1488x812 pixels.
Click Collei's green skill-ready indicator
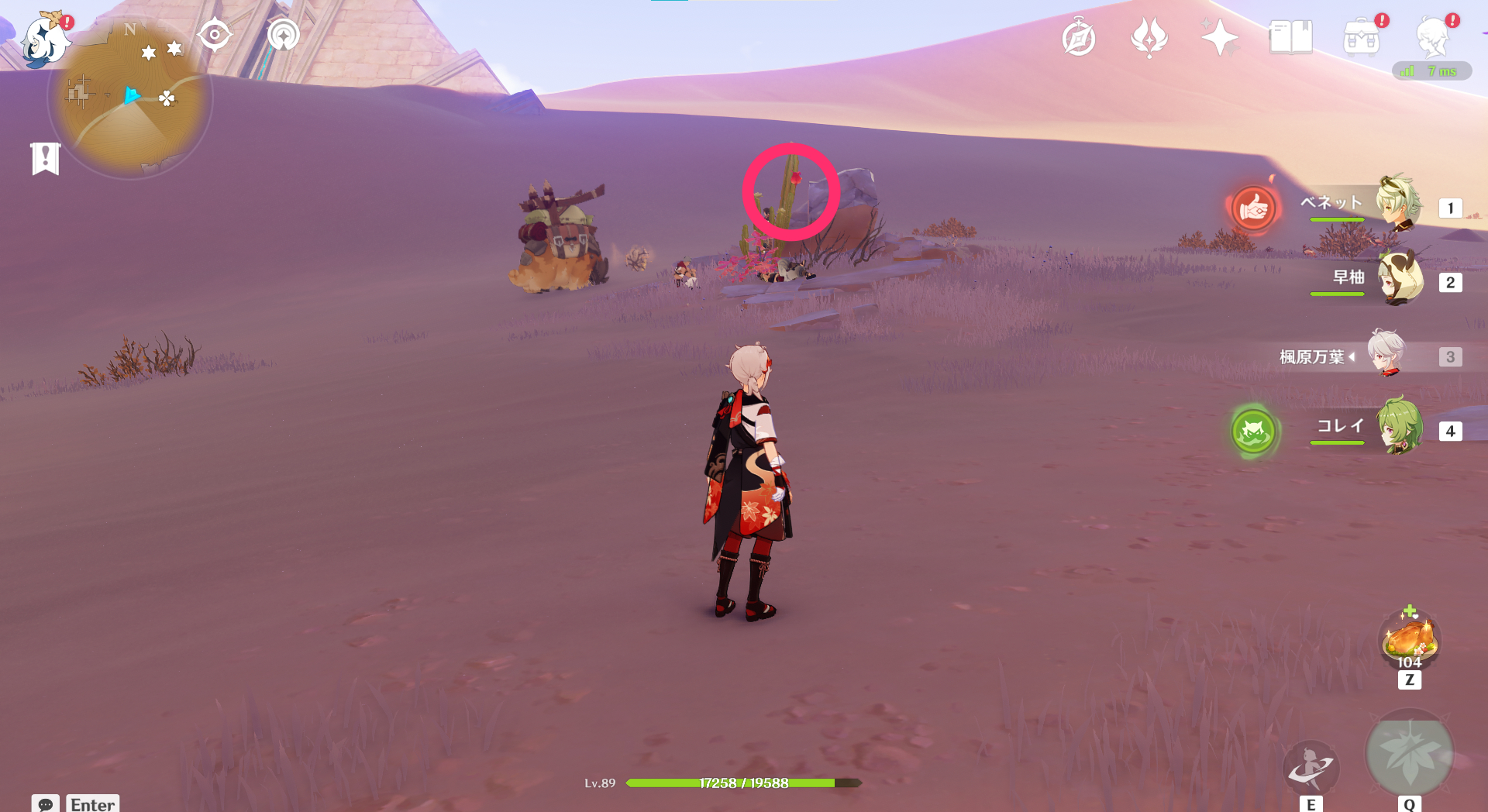pyautogui.click(x=1255, y=432)
